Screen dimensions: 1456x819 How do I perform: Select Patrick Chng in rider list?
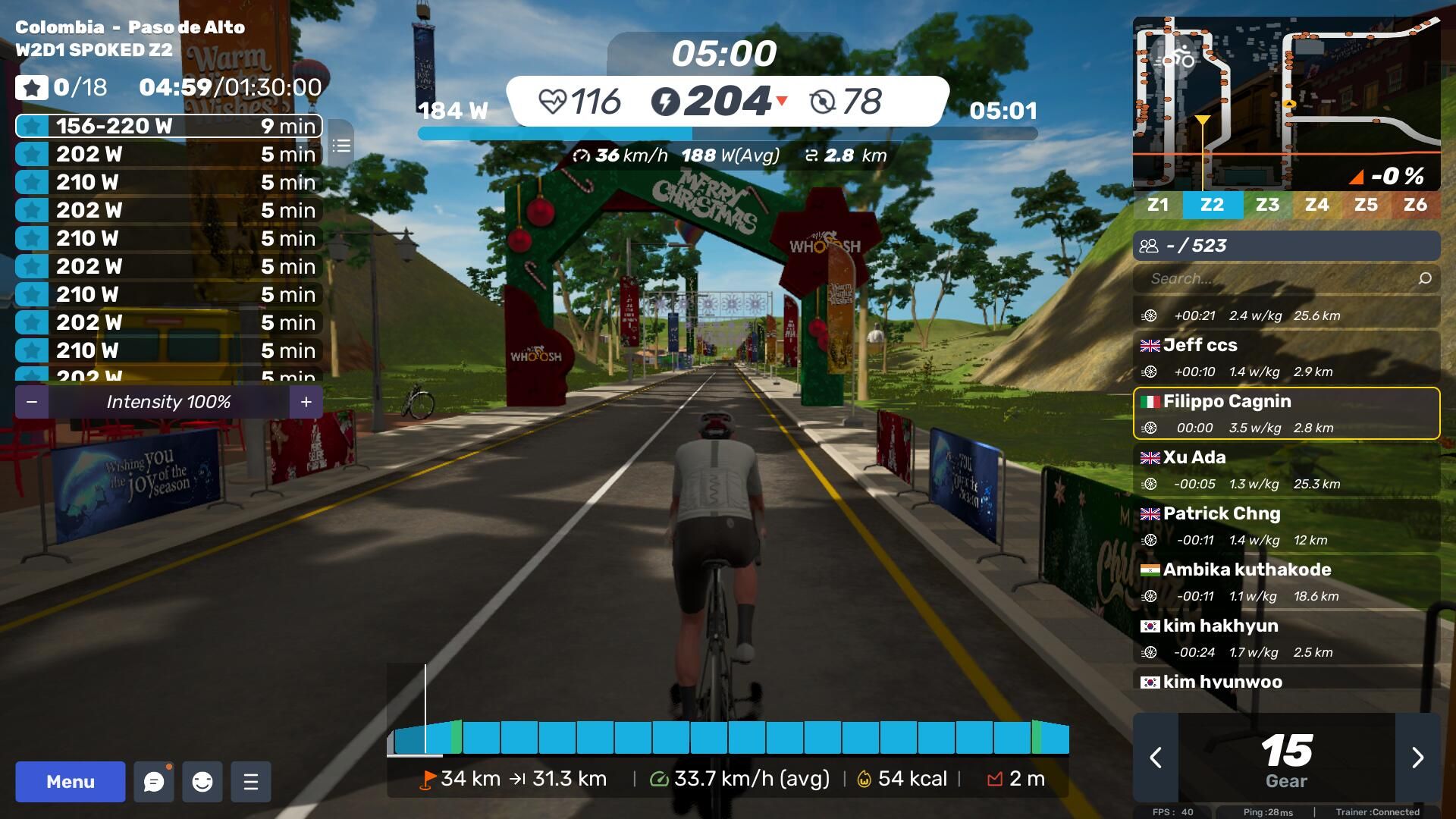tap(1286, 526)
